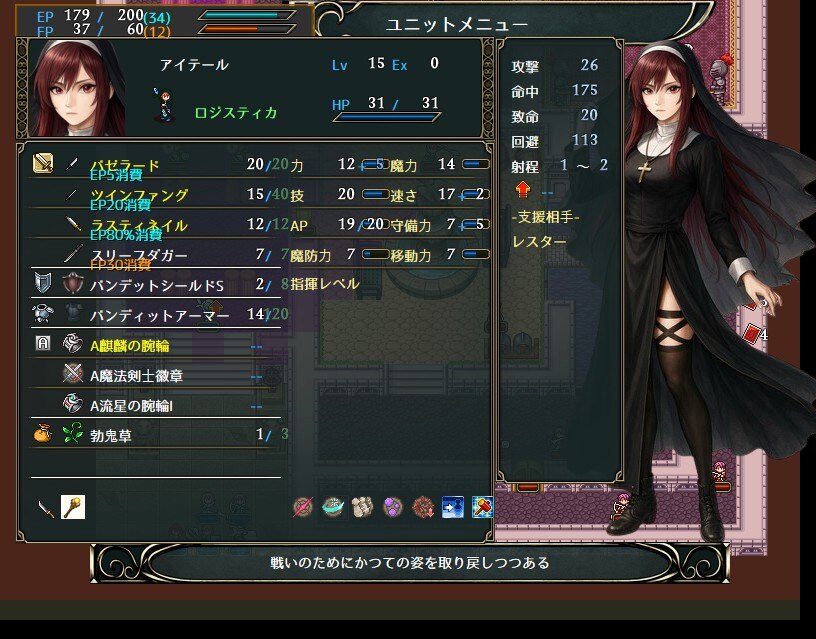
Task: Select the teal swirl skill icon
Action: tap(333, 507)
